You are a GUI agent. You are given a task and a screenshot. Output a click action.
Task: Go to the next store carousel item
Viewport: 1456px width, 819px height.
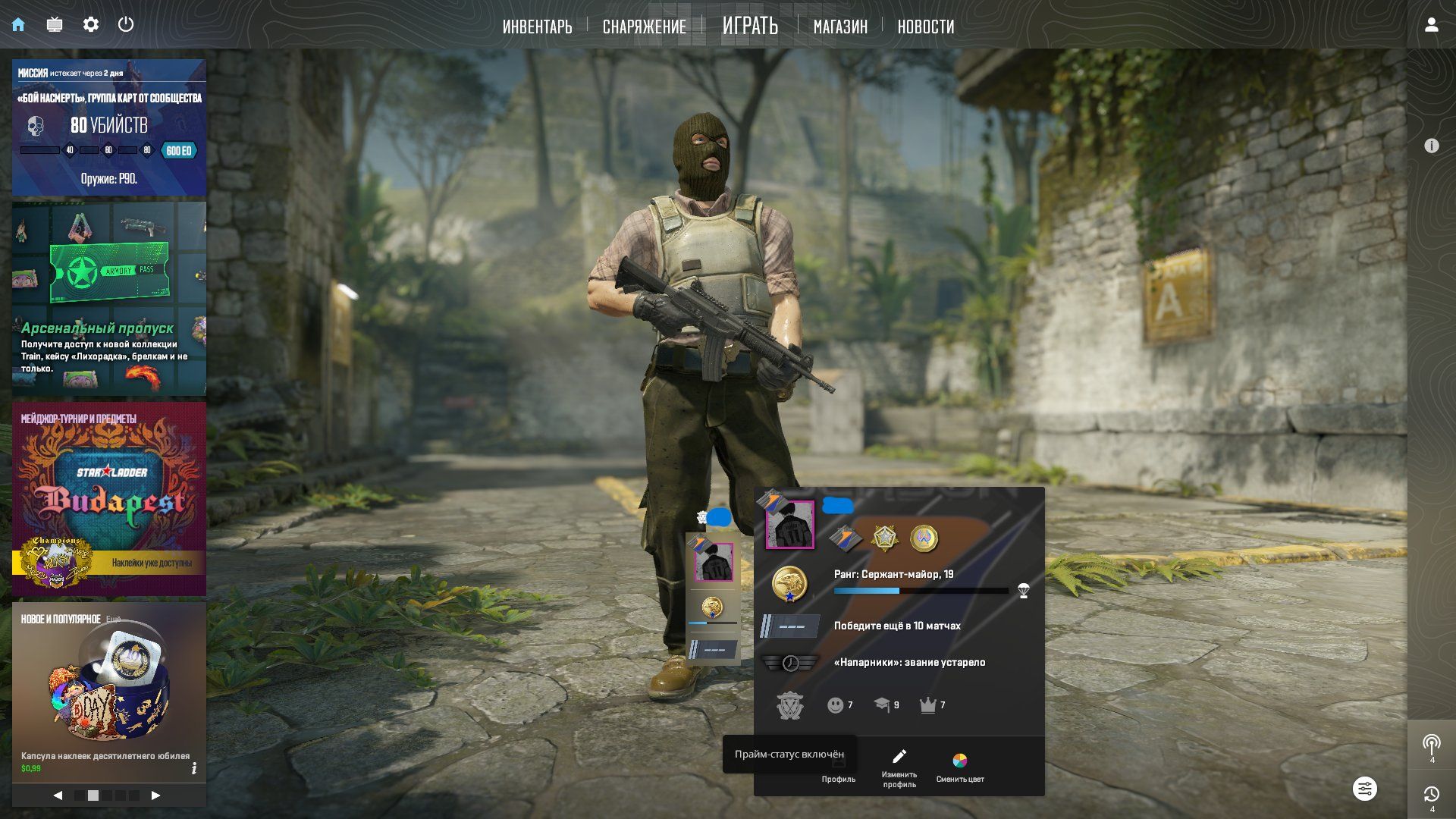[x=155, y=795]
